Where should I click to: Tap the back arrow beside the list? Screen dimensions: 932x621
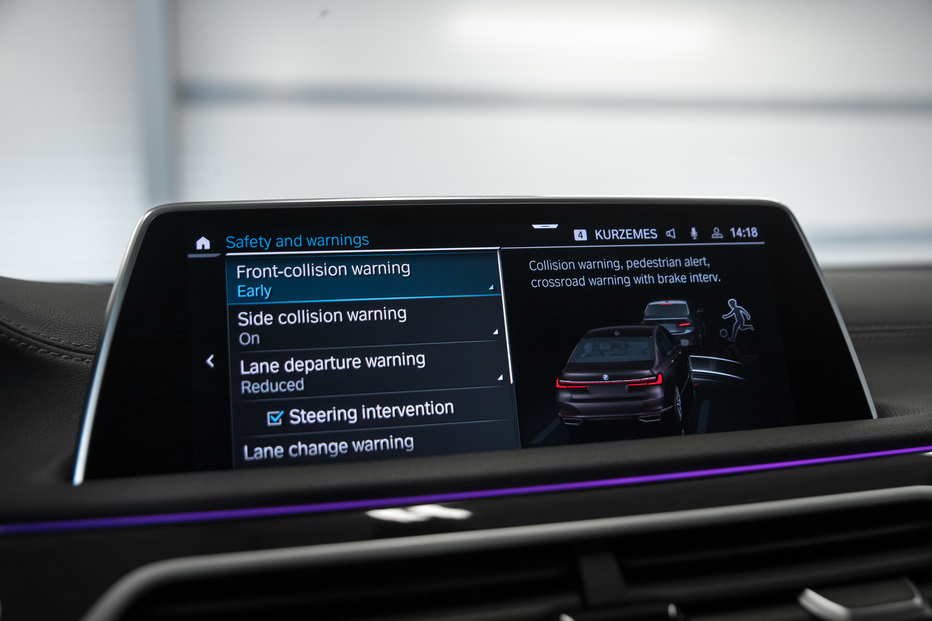[210, 361]
